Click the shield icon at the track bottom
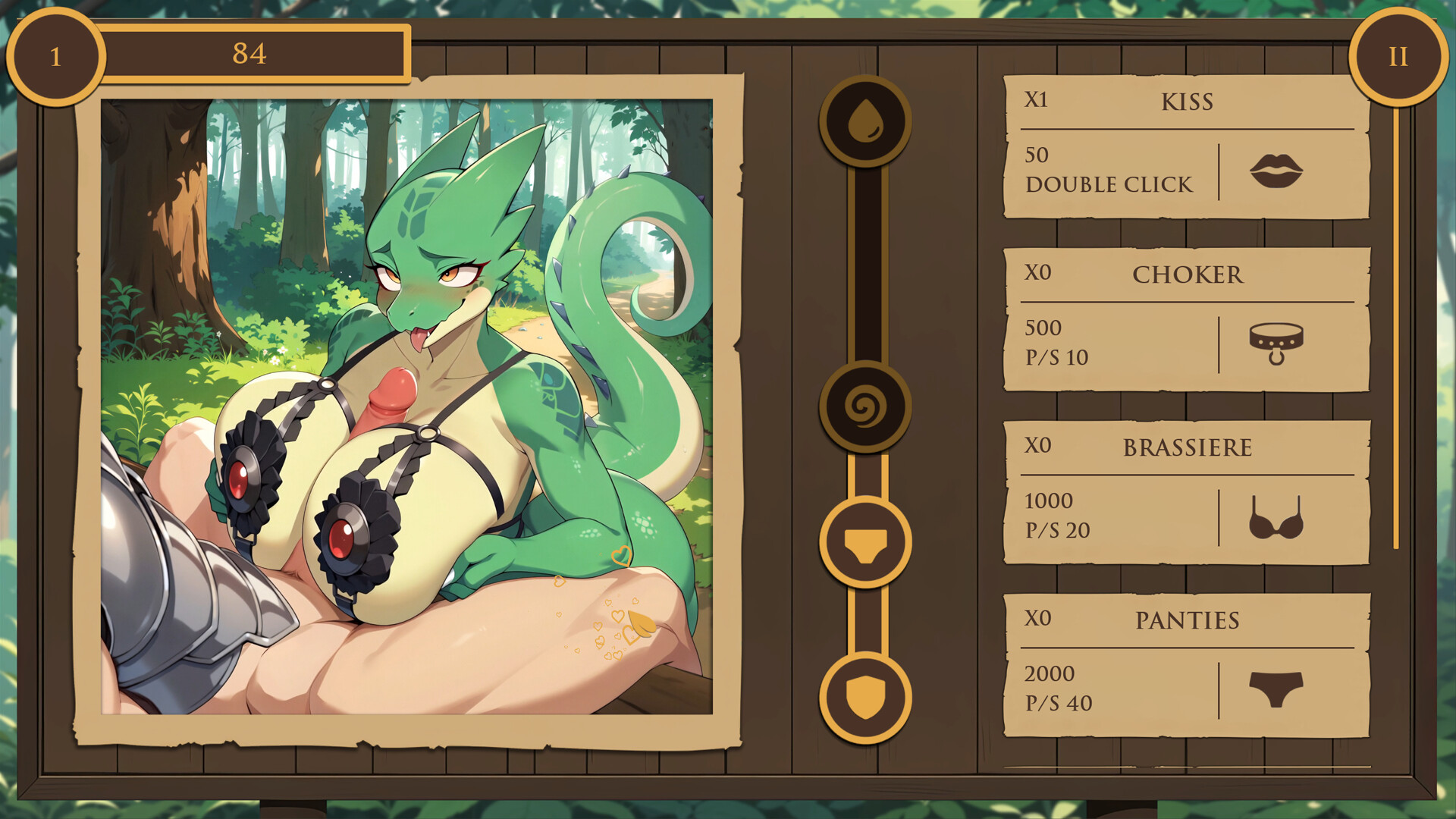1456x819 pixels. pos(866,690)
